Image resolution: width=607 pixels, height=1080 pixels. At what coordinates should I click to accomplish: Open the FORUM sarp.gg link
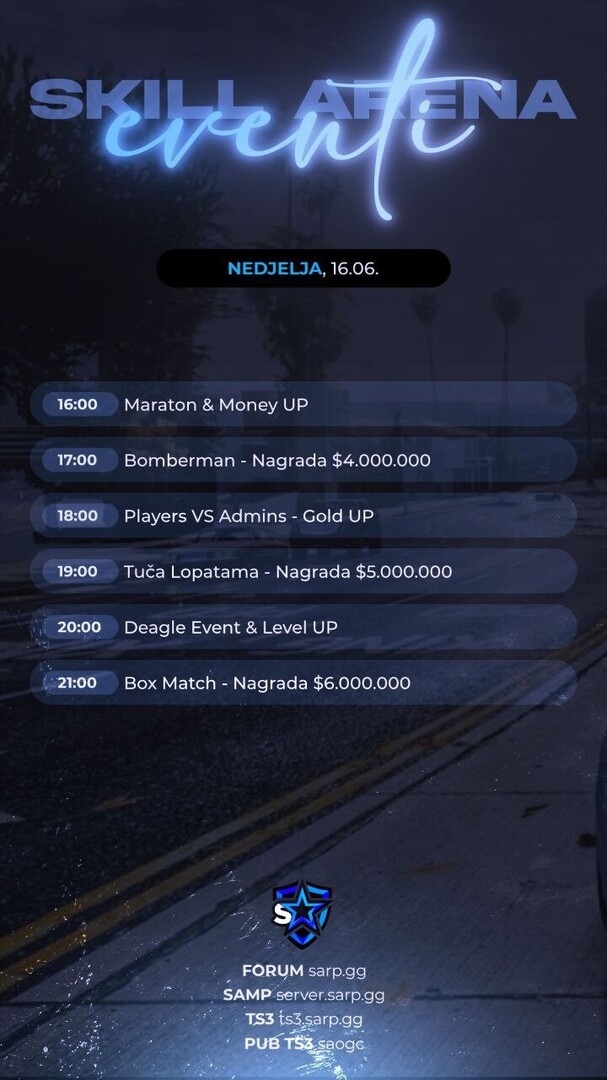303,970
